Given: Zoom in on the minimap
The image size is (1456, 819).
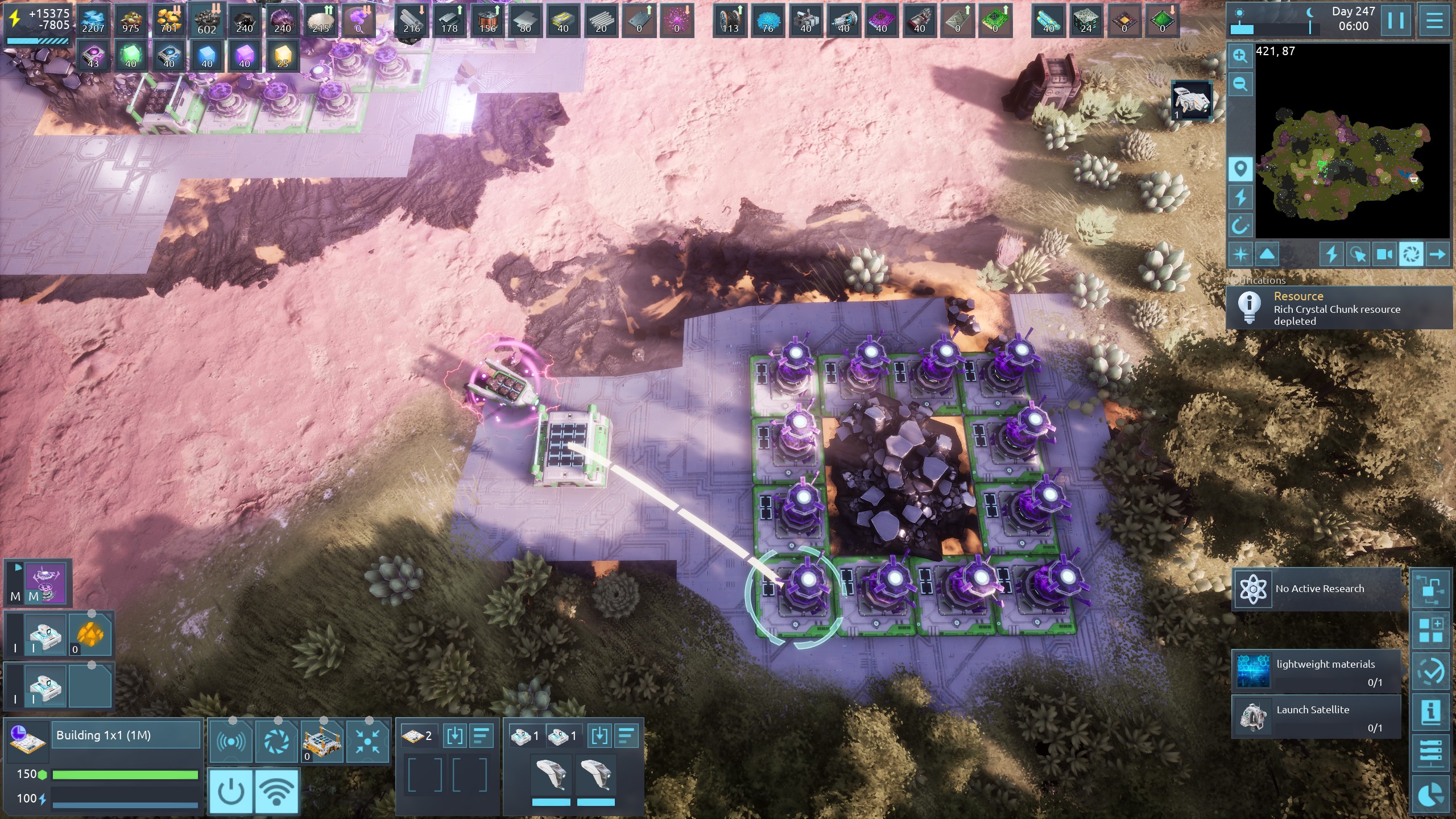Looking at the screenshot, I should 1240,56.
